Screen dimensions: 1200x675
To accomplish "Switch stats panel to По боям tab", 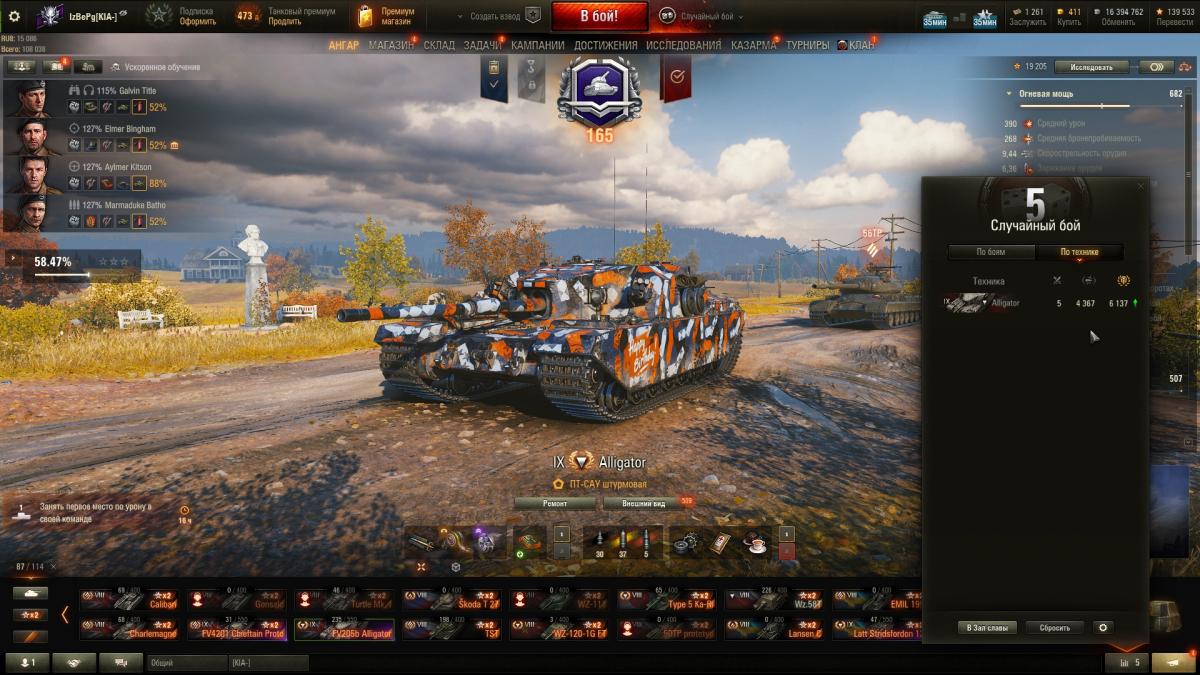I will [991, 252].
